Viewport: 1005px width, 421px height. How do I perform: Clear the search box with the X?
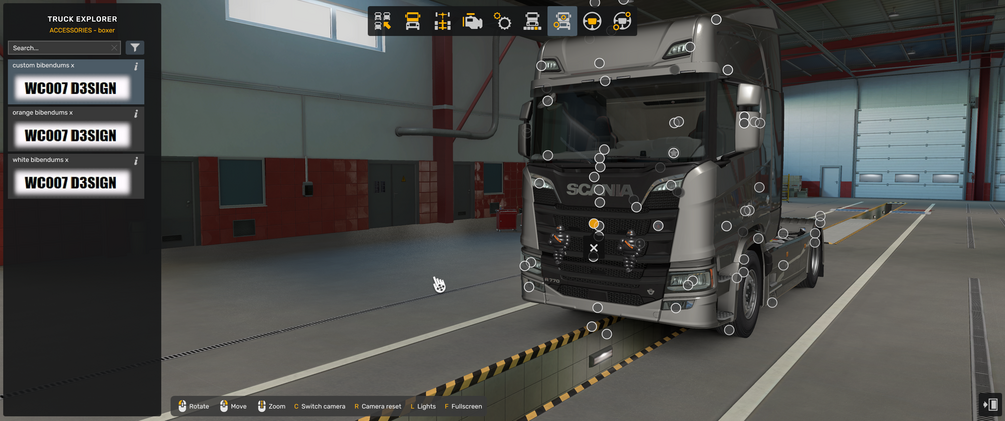115,48
